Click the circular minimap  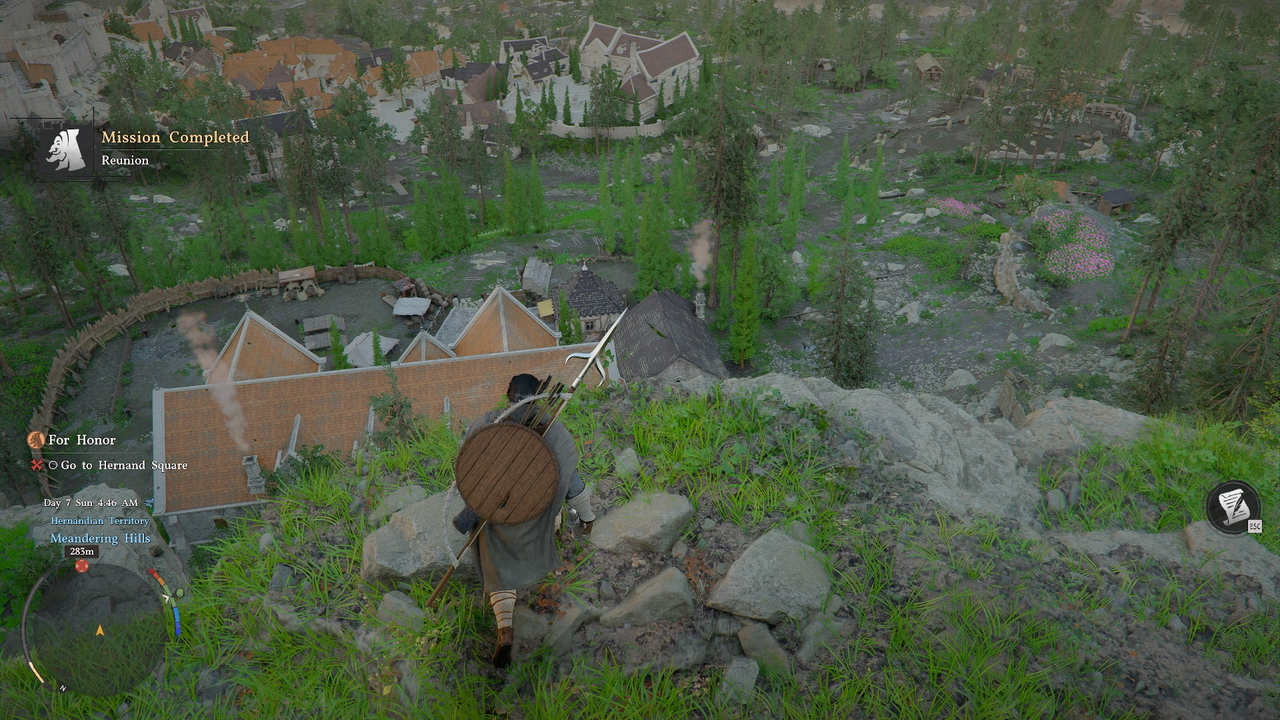coord(98,629)
